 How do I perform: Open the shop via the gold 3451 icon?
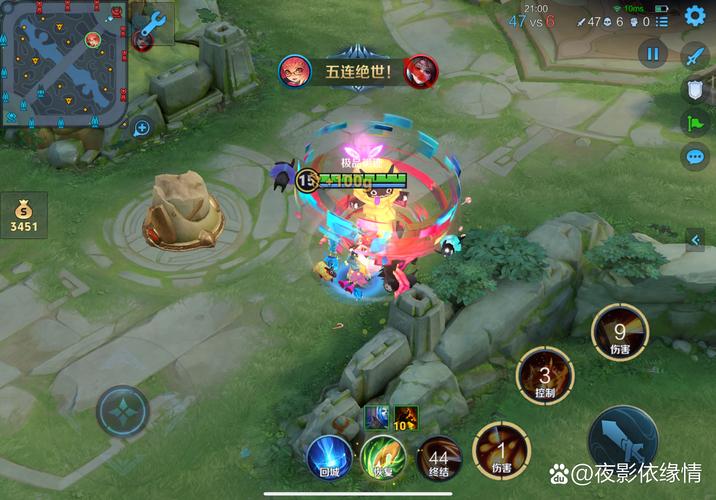pyautogui.click(x=23, y=214)
